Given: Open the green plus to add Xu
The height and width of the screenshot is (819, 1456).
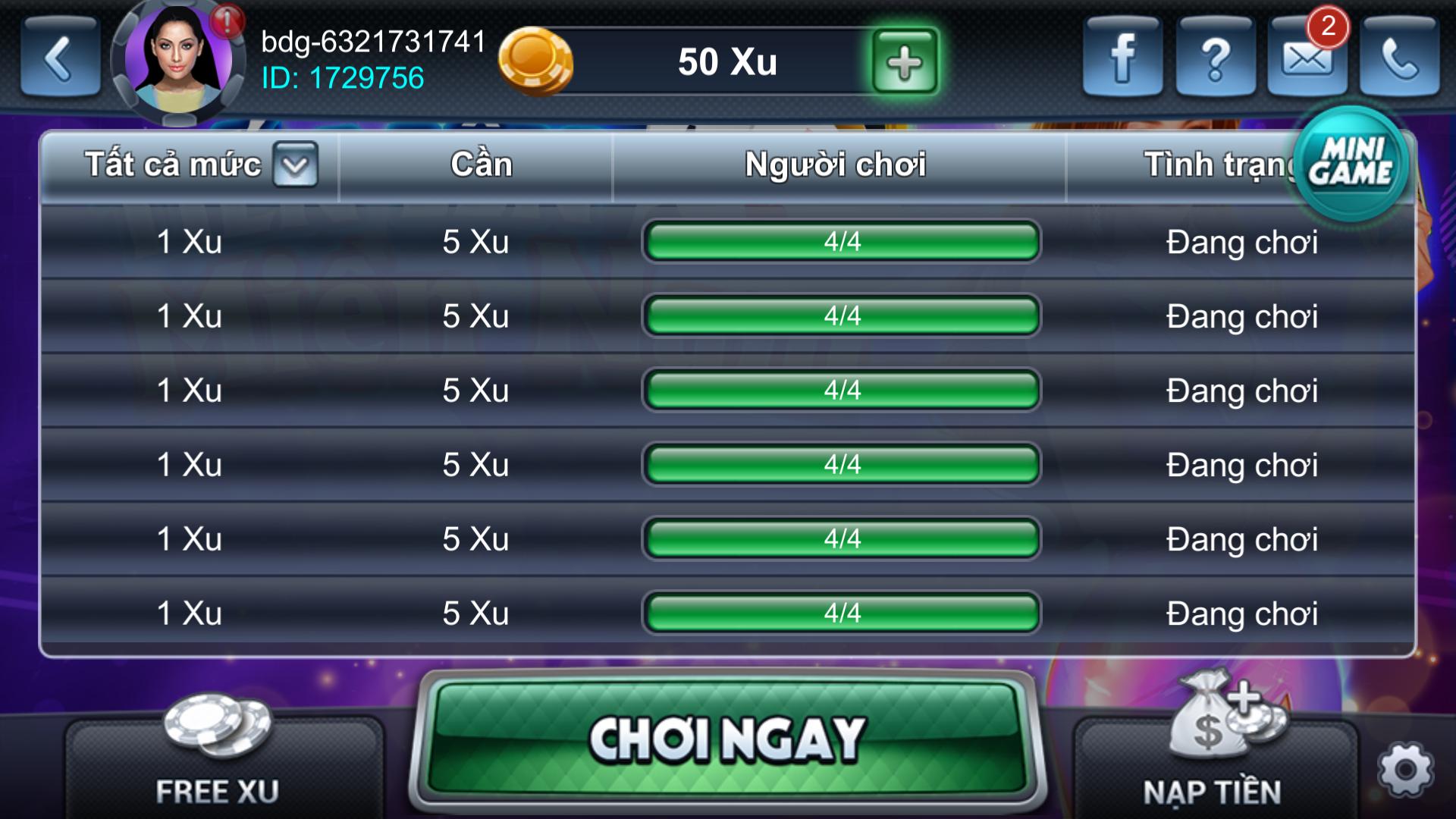Looking at the screenshot, I should tap(903, 61).
